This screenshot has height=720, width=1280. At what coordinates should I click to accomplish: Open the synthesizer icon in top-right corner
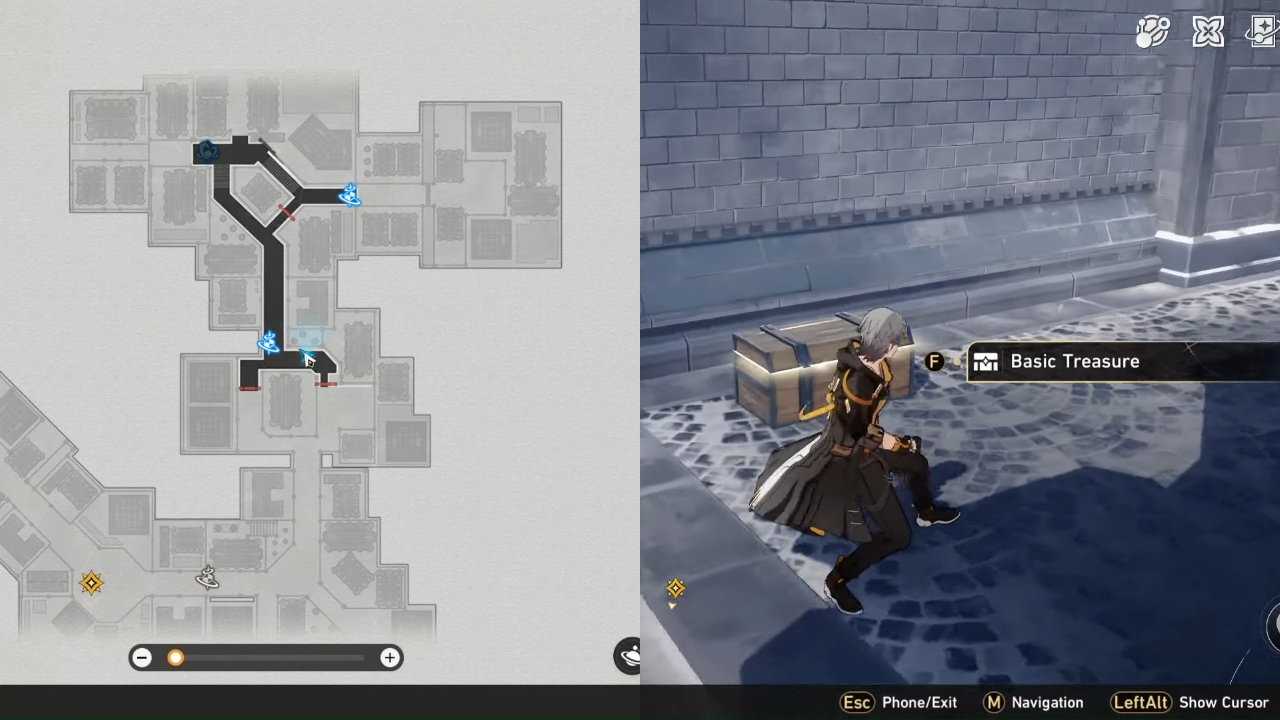tap(1152, 31)
